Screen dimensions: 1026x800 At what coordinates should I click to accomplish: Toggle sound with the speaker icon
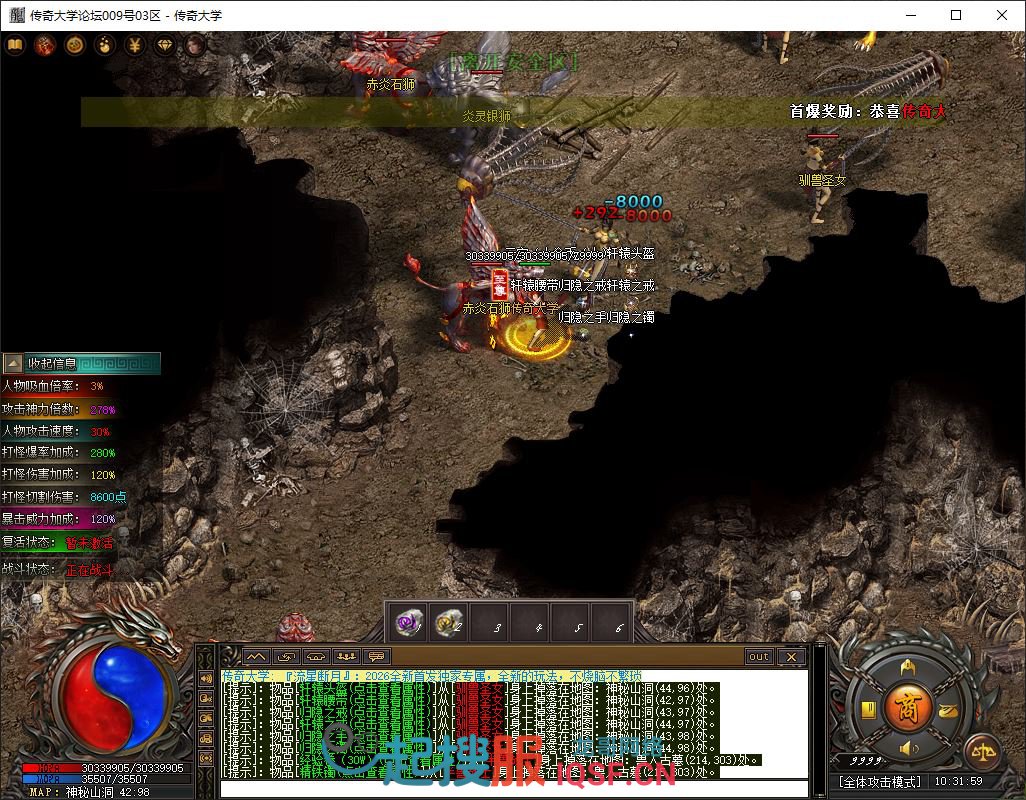[909, 748]
